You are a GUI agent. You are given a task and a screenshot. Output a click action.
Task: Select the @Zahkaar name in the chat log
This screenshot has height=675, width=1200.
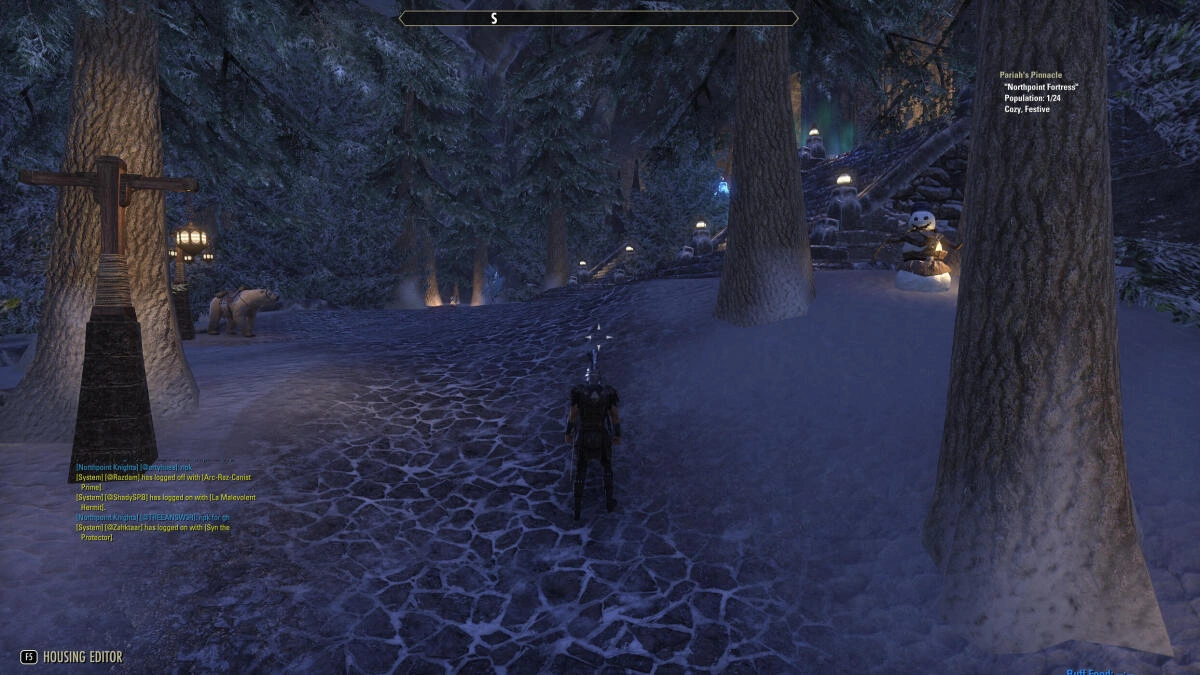click(124, 527)
